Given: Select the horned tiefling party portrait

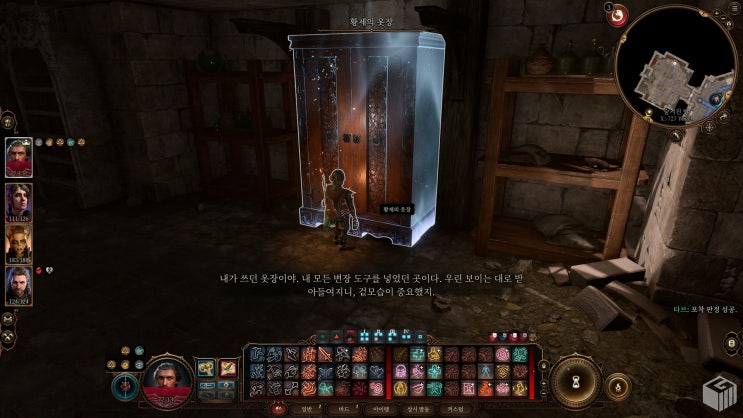Looking at the screenshot, I should [x=19, y=243].
